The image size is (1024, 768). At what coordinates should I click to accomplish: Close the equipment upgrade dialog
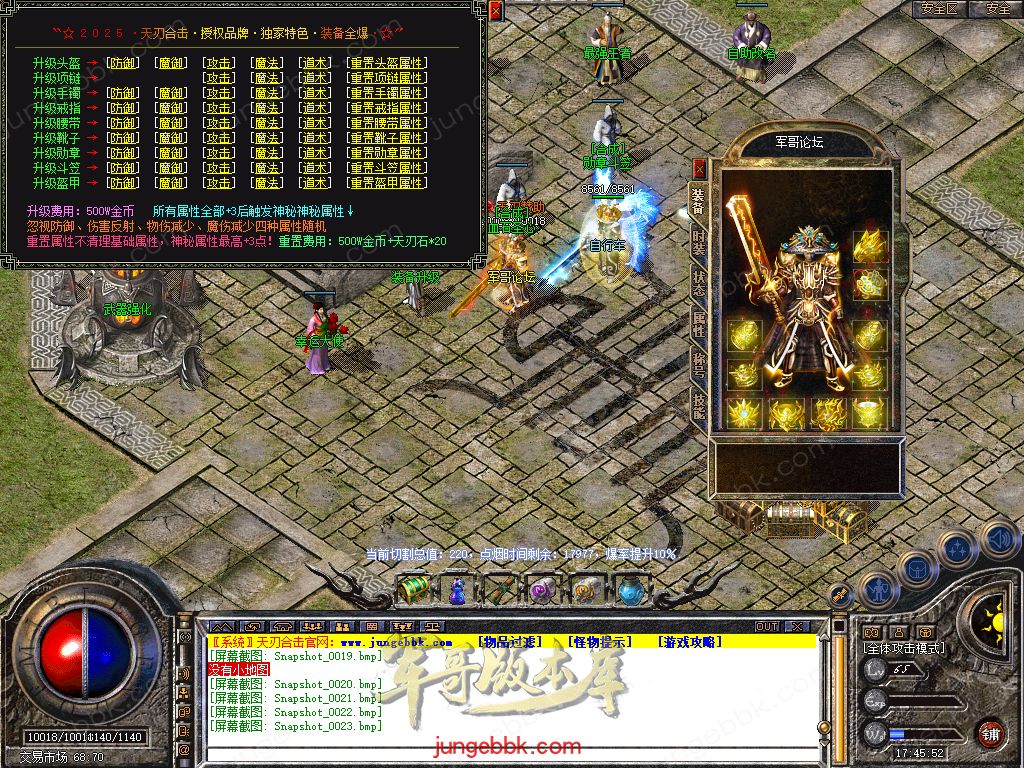496,10
